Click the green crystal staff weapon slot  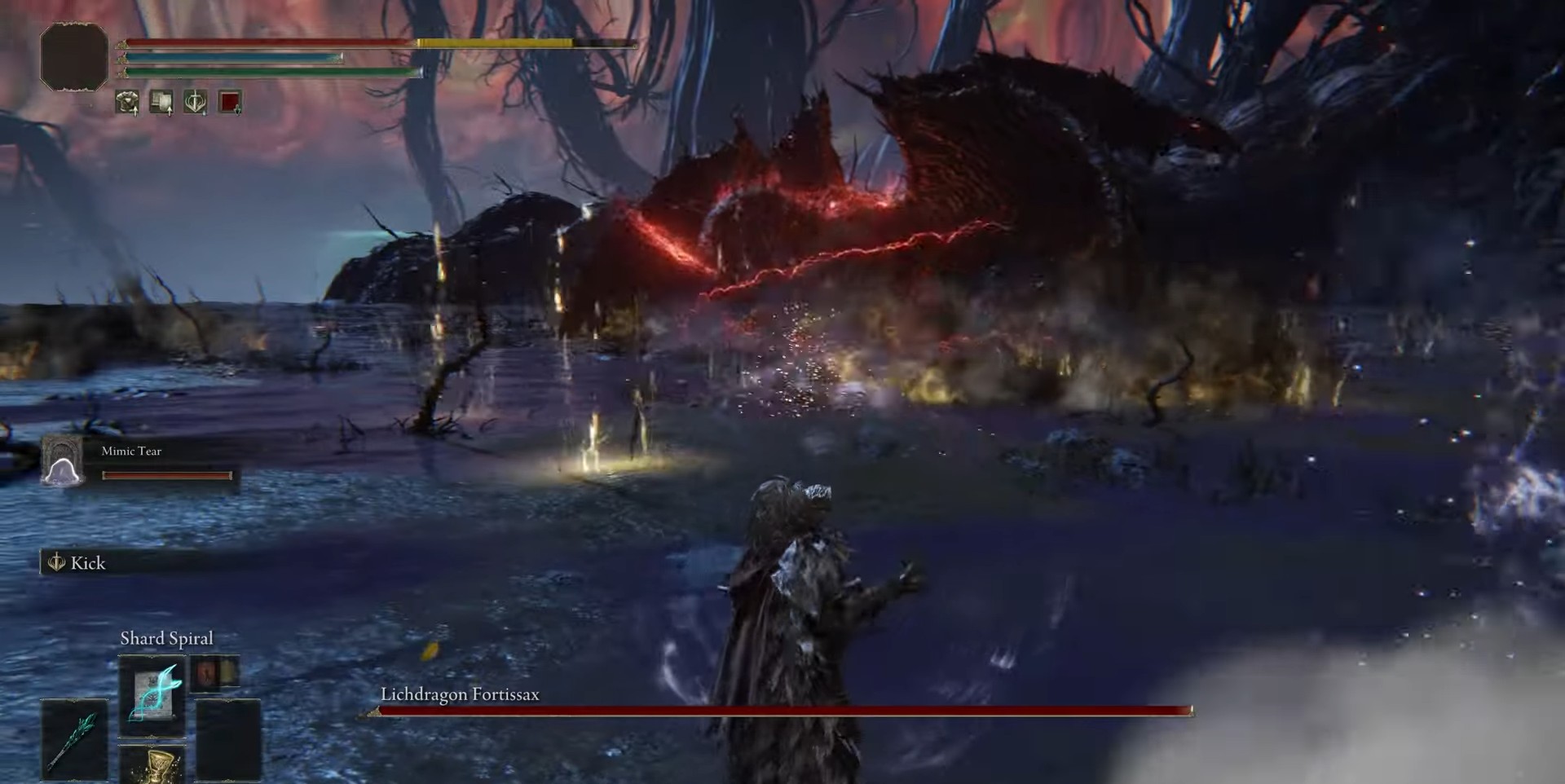[x=74, y=738]
